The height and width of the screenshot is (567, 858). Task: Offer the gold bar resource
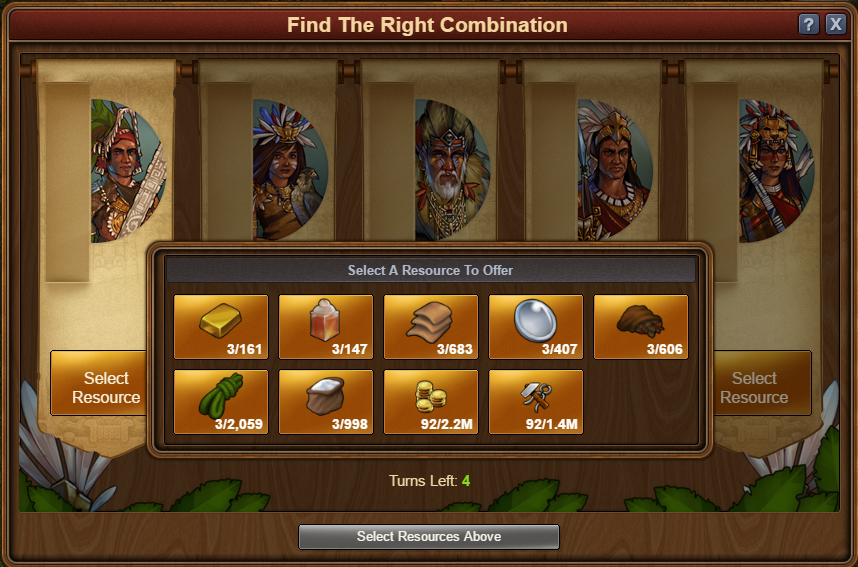(221, 326)
